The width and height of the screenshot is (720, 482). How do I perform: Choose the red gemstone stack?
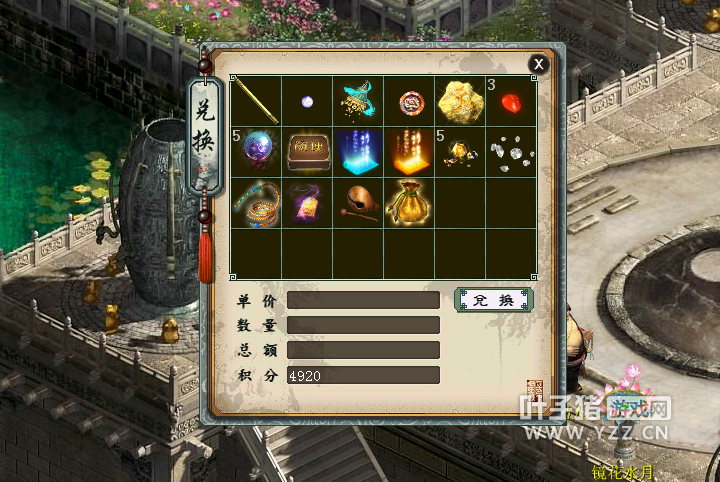[x=512, y=101]
